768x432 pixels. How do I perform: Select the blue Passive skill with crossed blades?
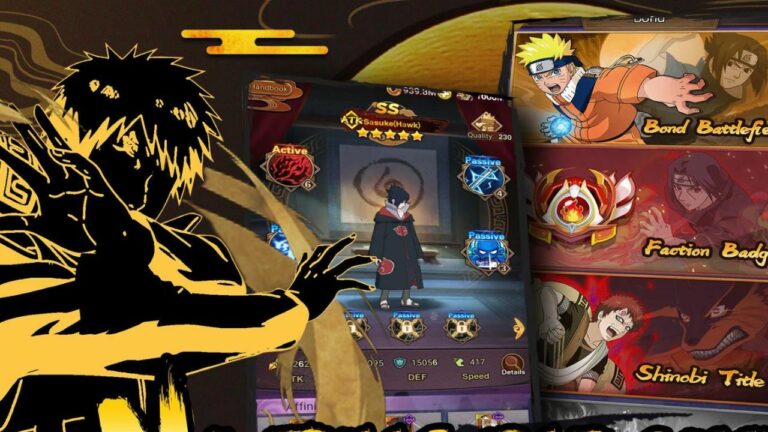483,177
